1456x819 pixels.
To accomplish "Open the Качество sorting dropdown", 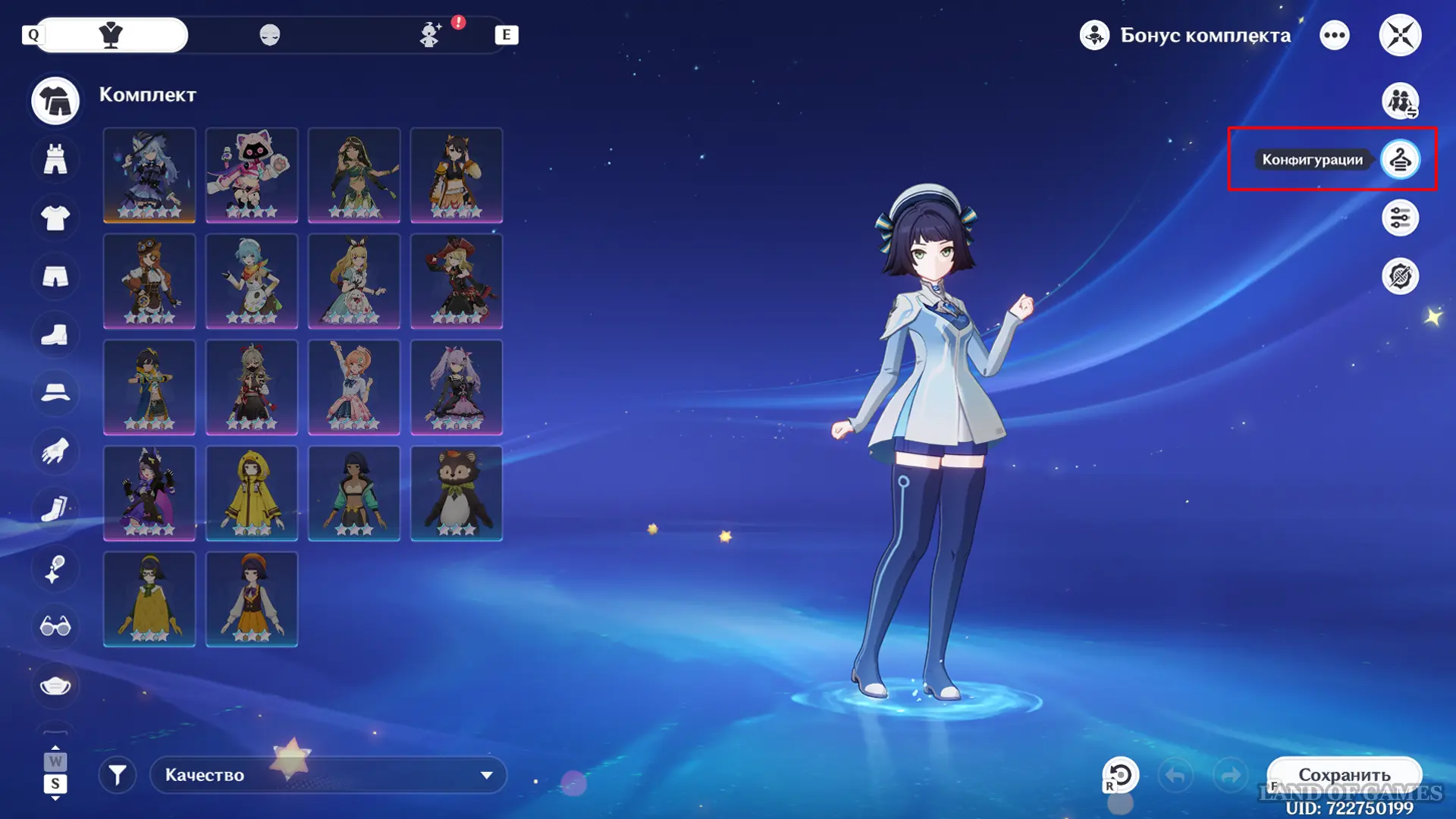I will click(328, 775).
